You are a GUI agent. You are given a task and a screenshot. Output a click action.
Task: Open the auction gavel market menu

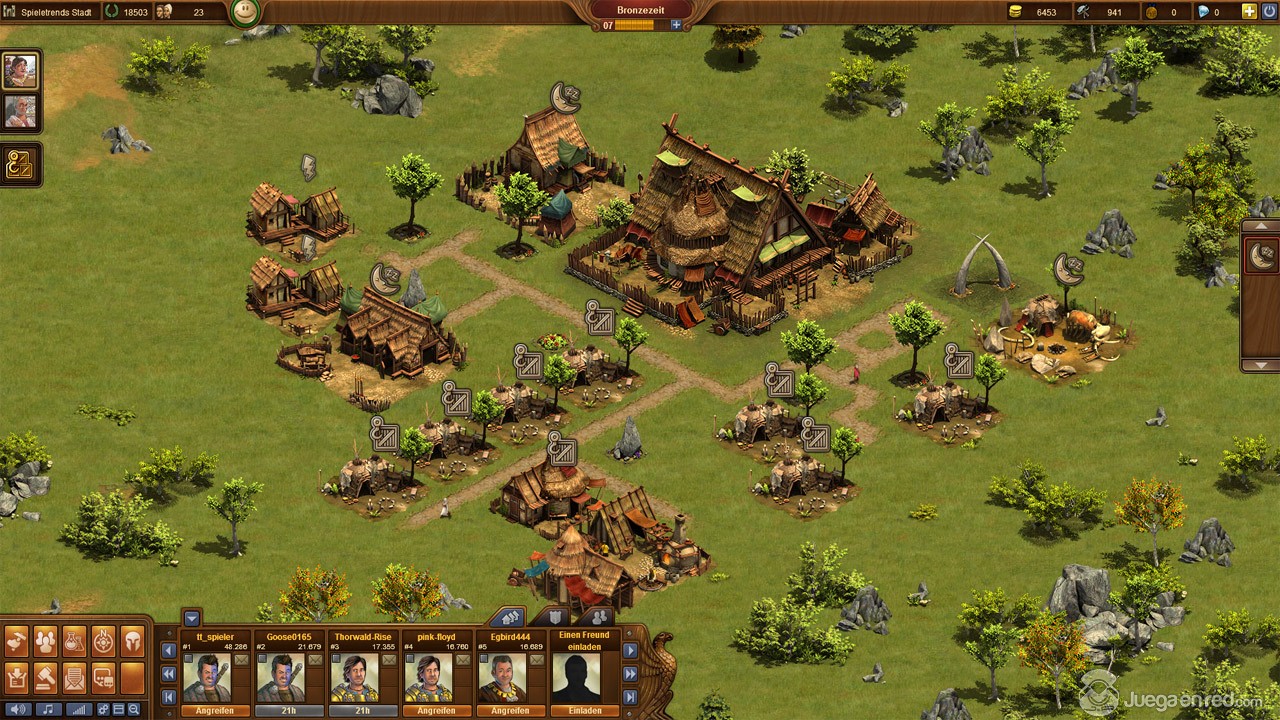[46, 678]
